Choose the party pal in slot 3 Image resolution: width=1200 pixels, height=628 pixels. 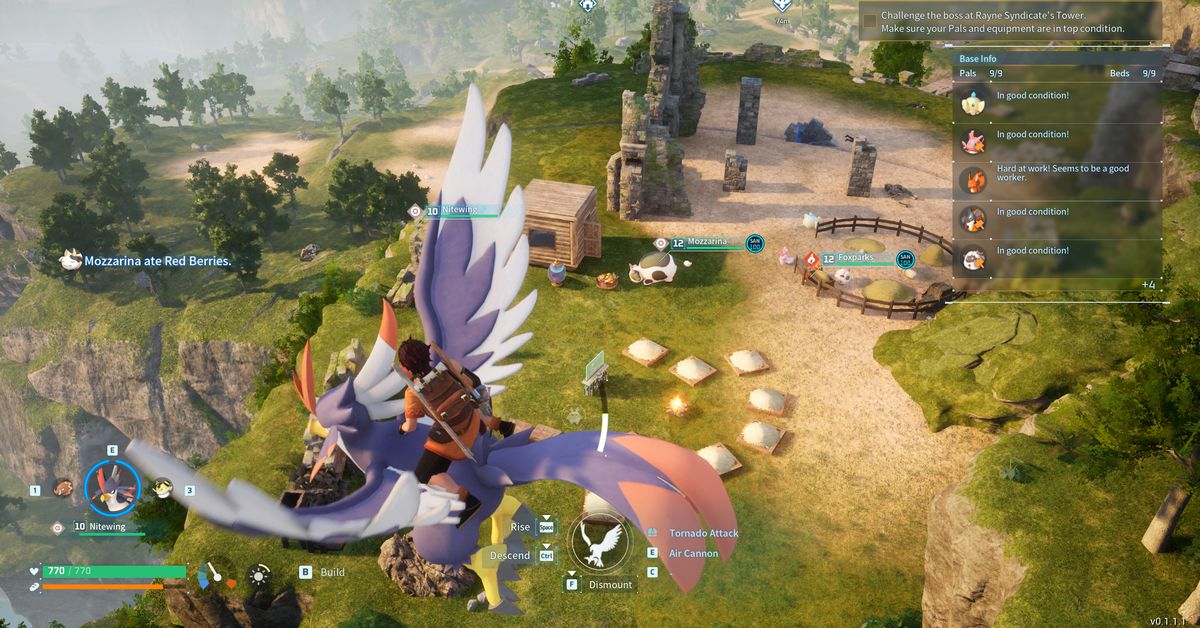pyautogui.click(x=161, y=488)
